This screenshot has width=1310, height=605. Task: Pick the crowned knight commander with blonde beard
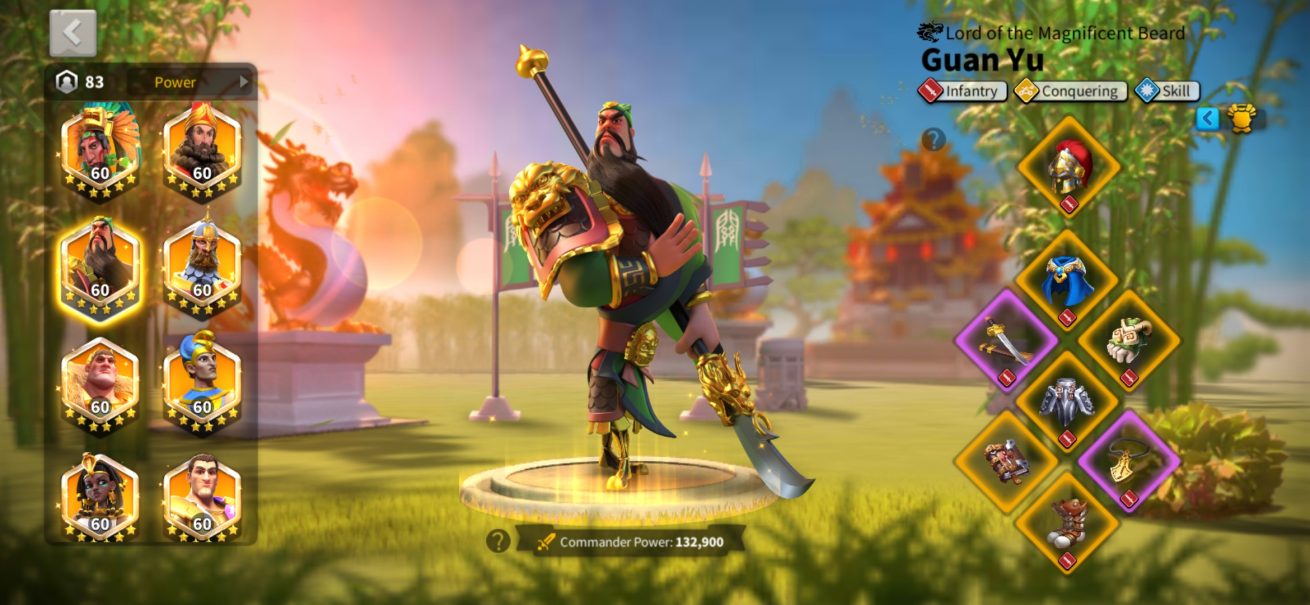[202, 264]
